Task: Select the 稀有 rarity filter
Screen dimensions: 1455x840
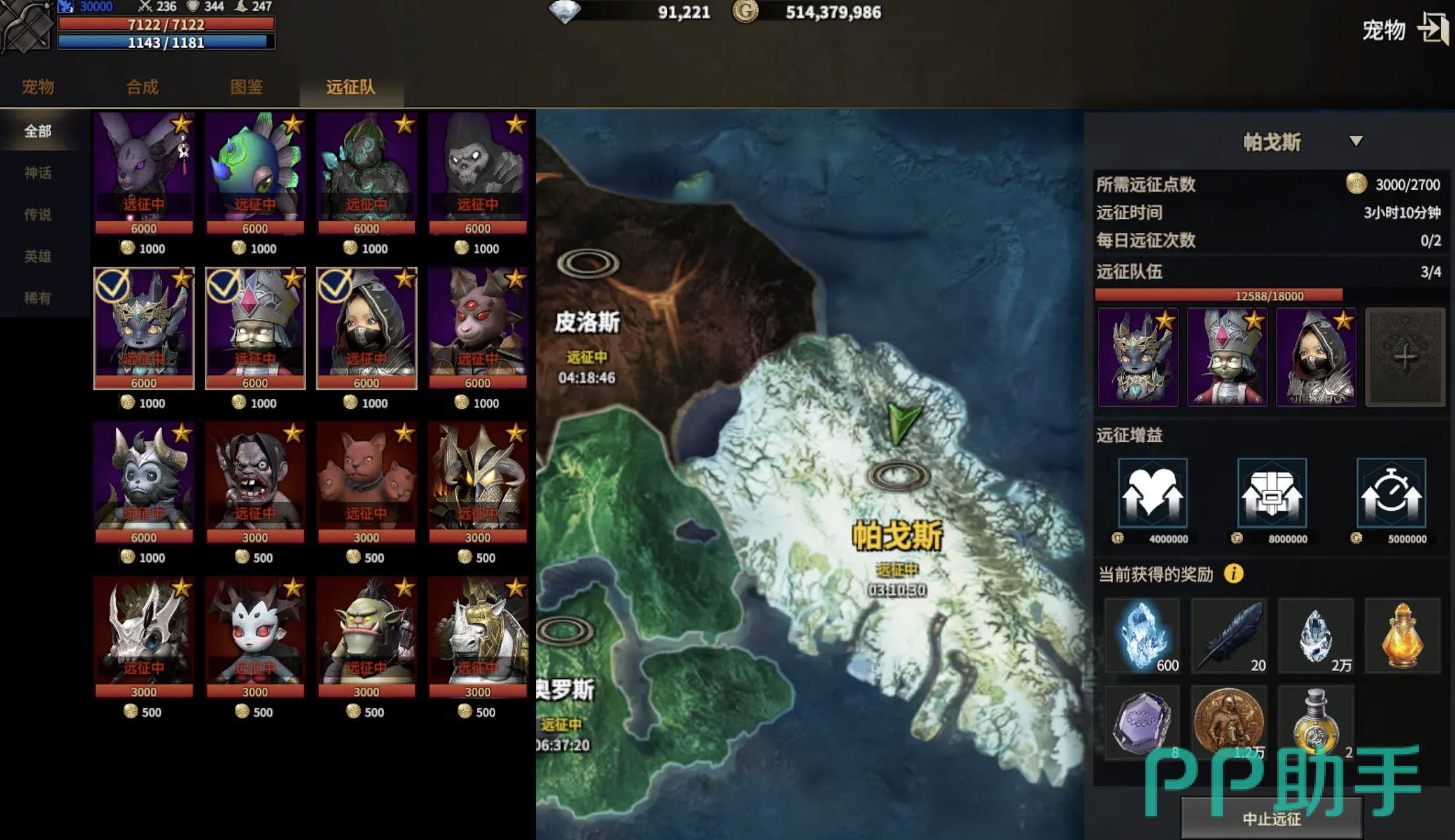Action: [x=38, y=298]
